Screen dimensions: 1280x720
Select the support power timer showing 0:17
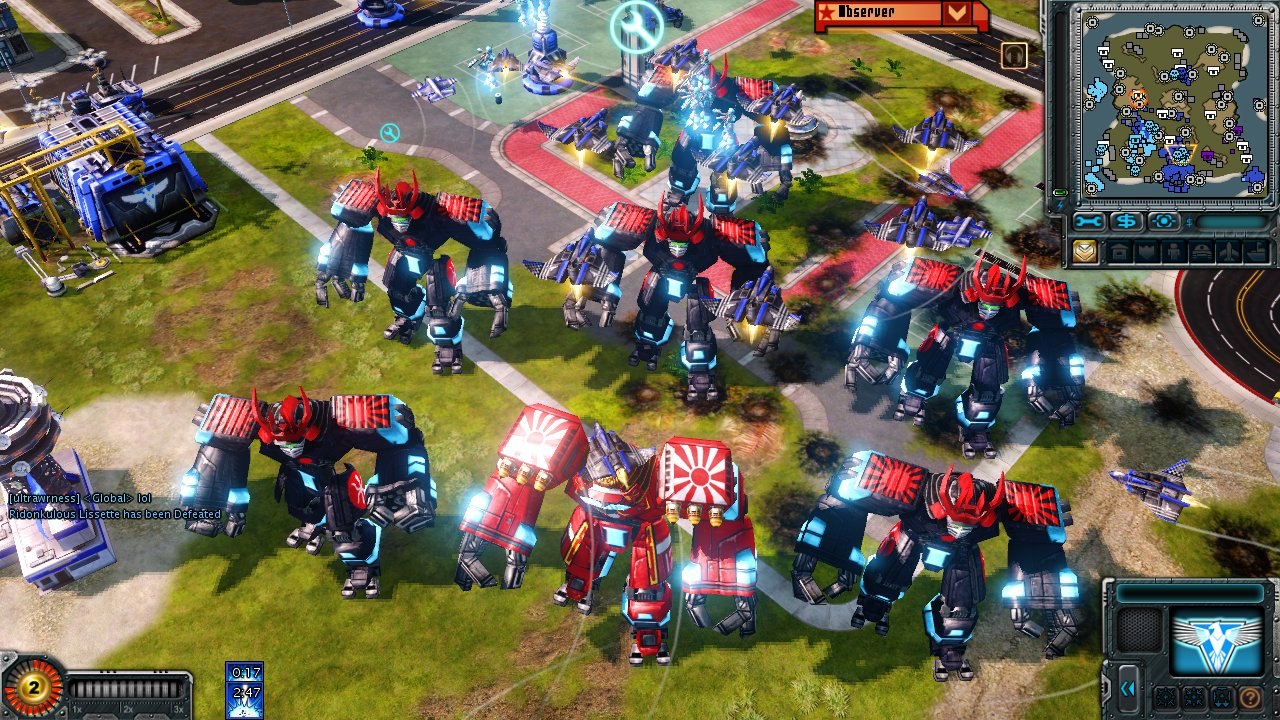[244, 673]
